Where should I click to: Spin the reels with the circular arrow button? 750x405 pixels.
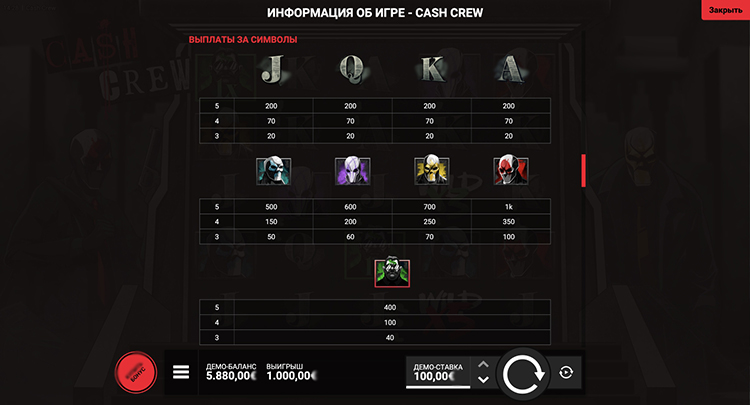pos(523,372)
